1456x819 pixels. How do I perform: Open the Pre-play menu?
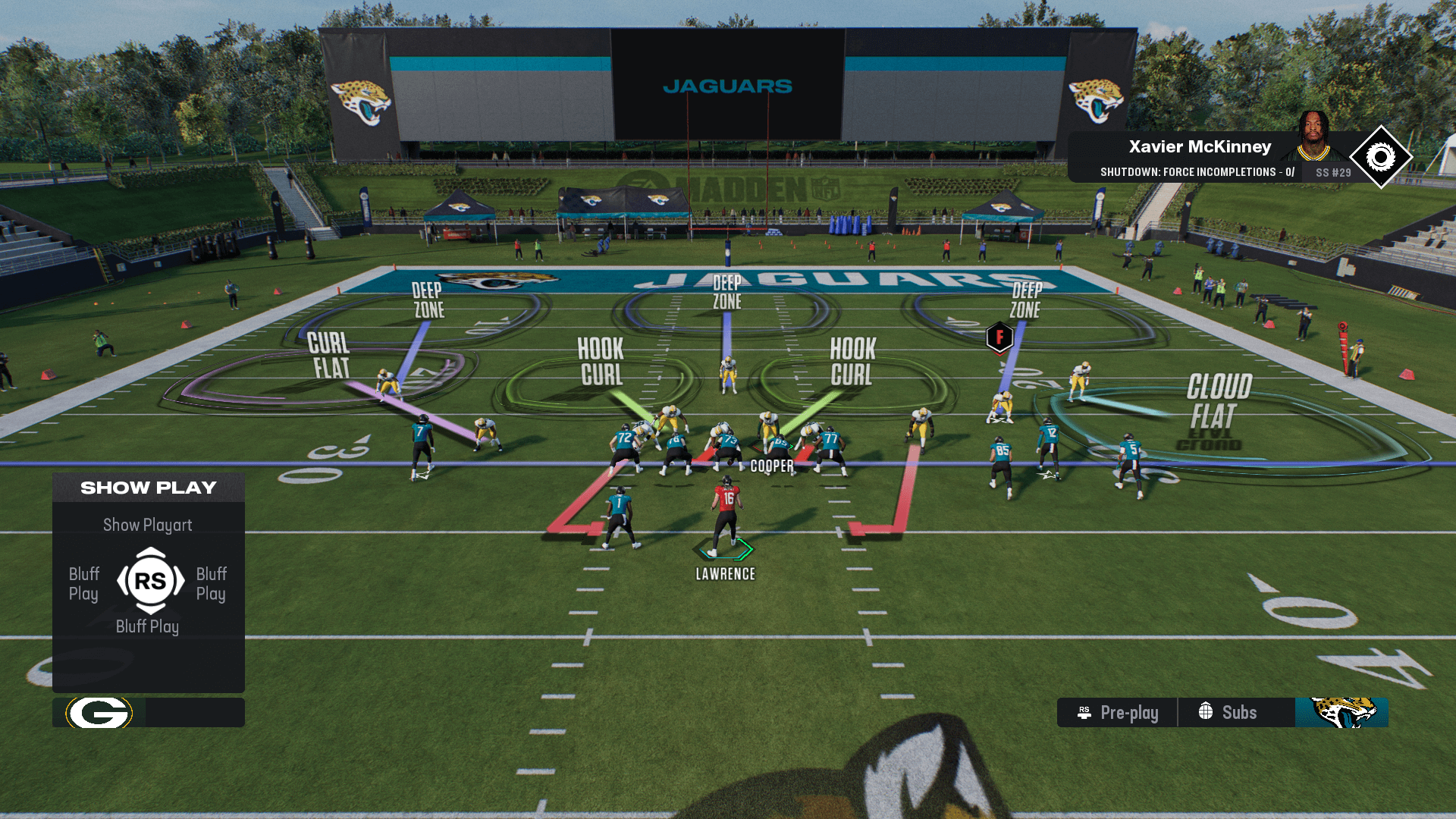click(x=1118, y=713)
